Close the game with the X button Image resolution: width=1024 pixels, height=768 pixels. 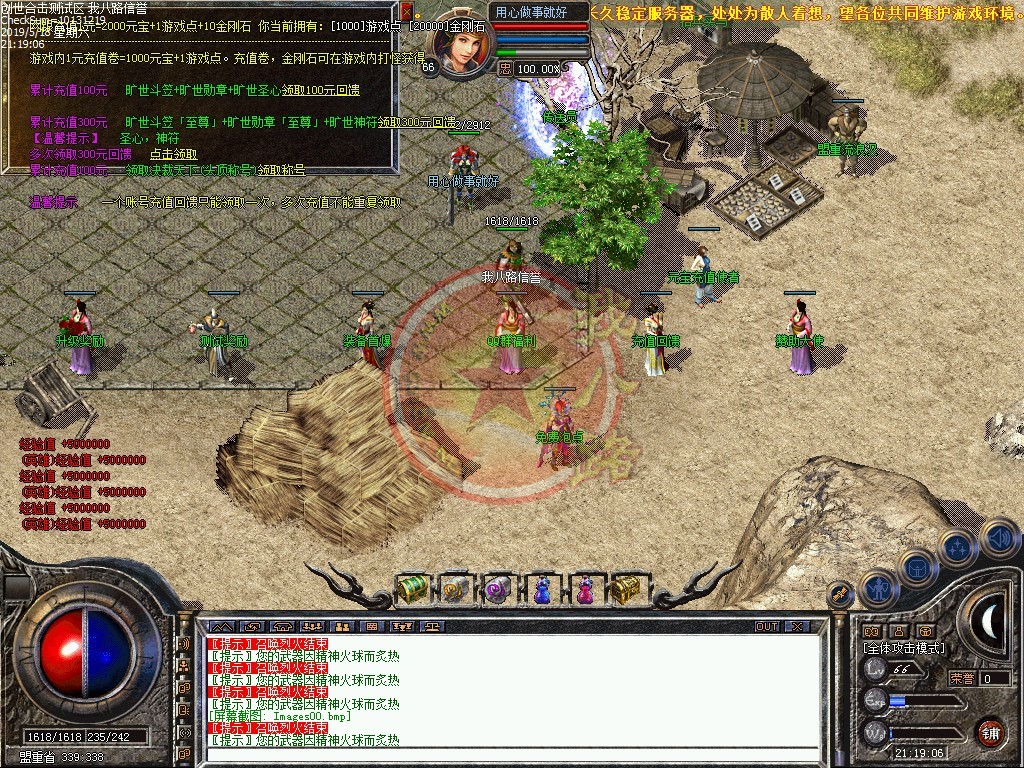point(797,627)
